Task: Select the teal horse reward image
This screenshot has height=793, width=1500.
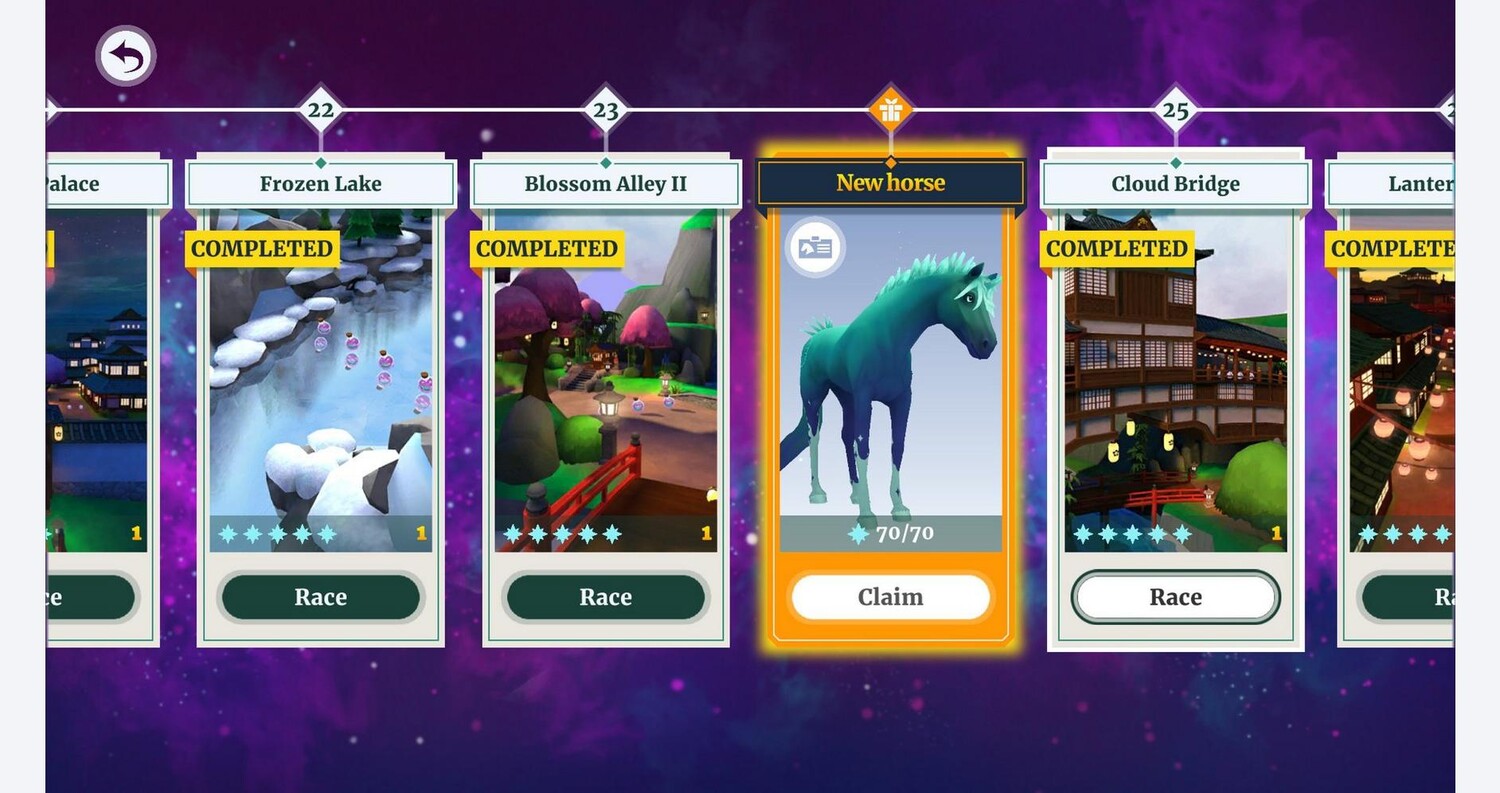Action: pos(890,370)
